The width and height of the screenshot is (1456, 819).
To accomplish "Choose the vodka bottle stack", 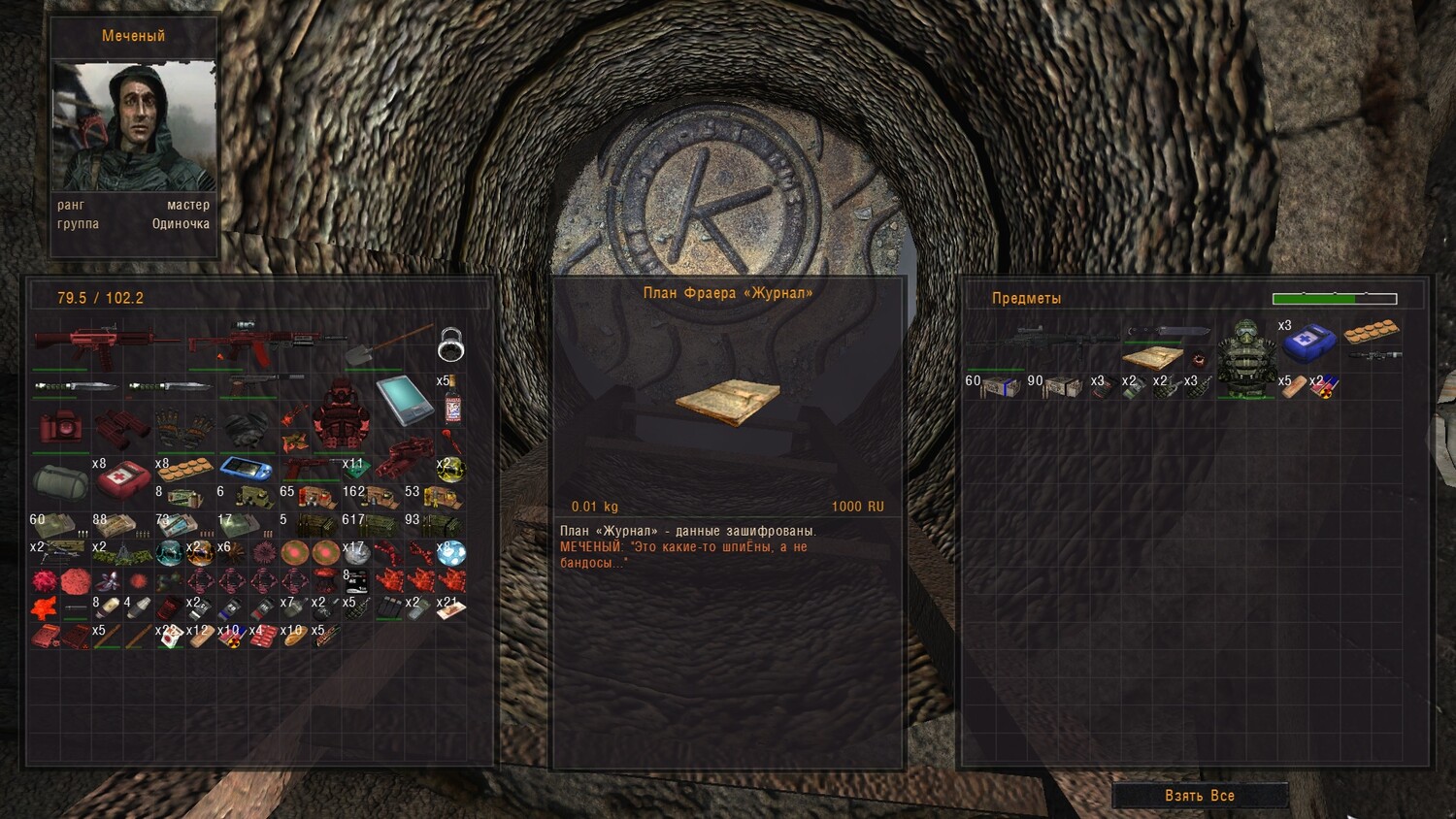I will tap(451, 402).
